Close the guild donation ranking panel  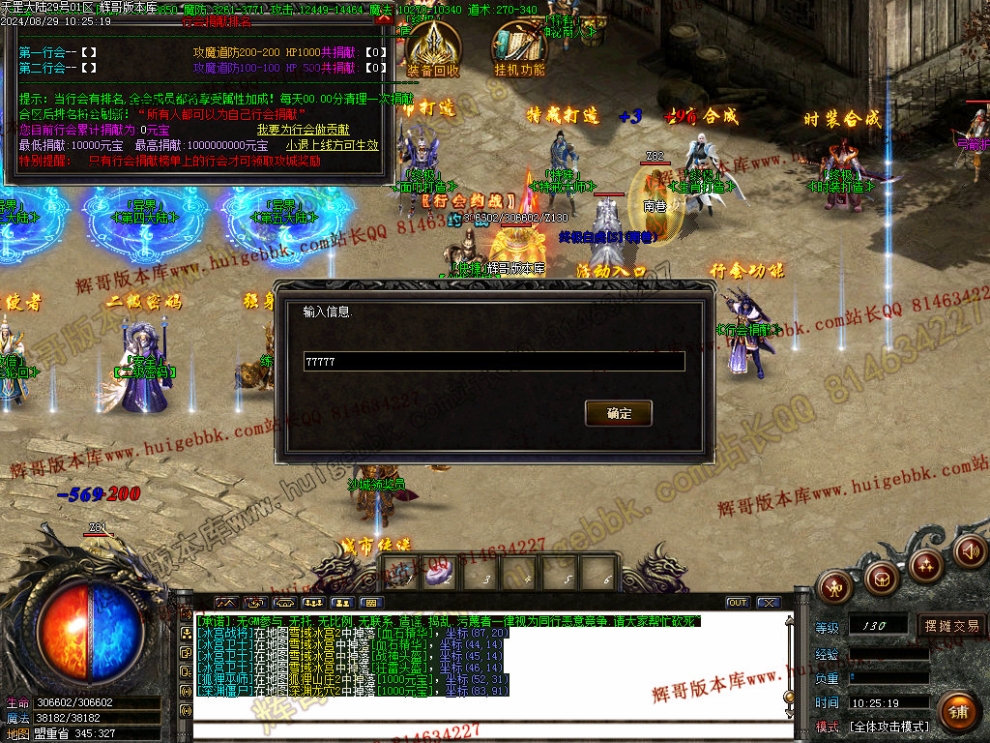pos(380,19)
